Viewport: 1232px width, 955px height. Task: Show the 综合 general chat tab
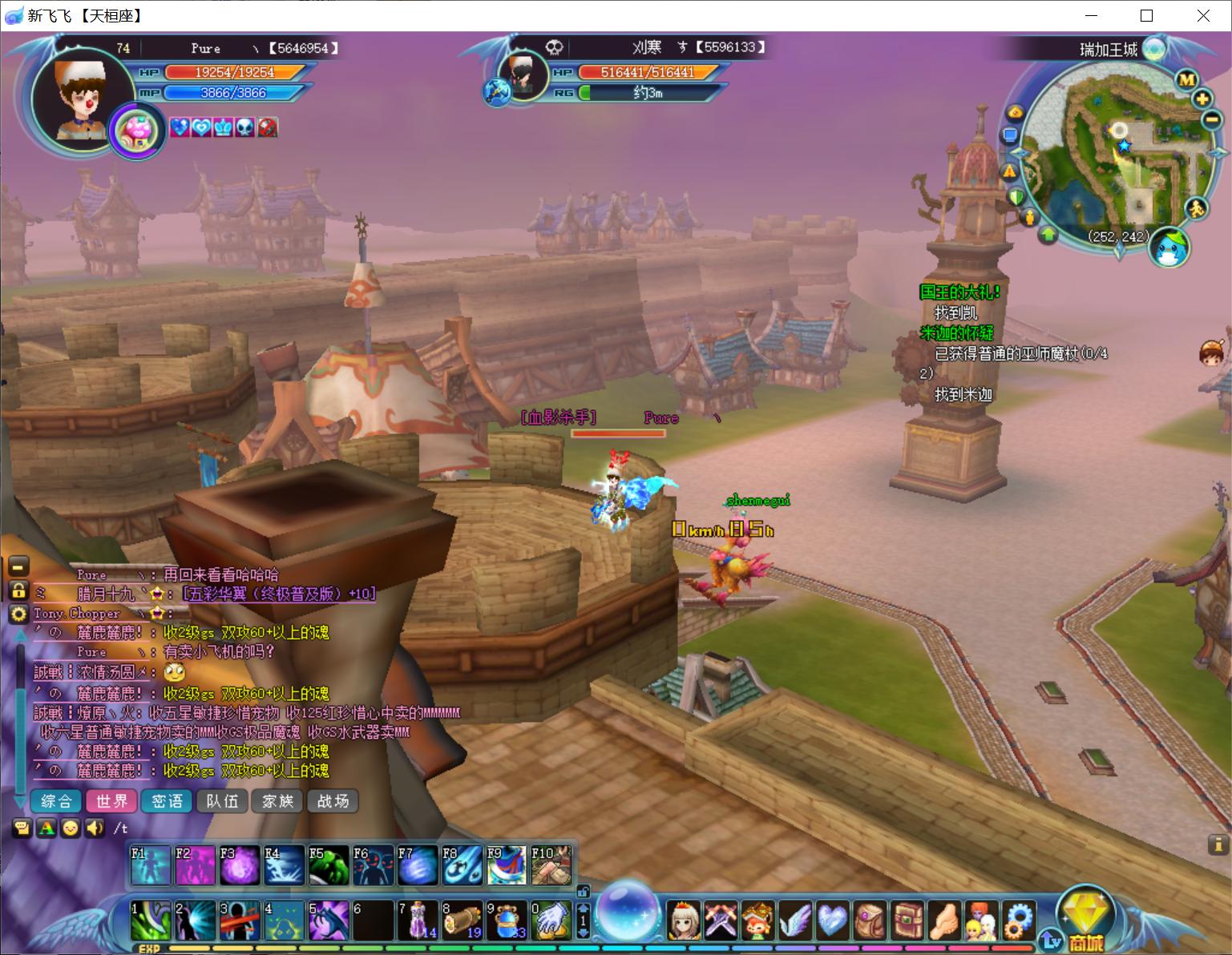tap(56, 801)
